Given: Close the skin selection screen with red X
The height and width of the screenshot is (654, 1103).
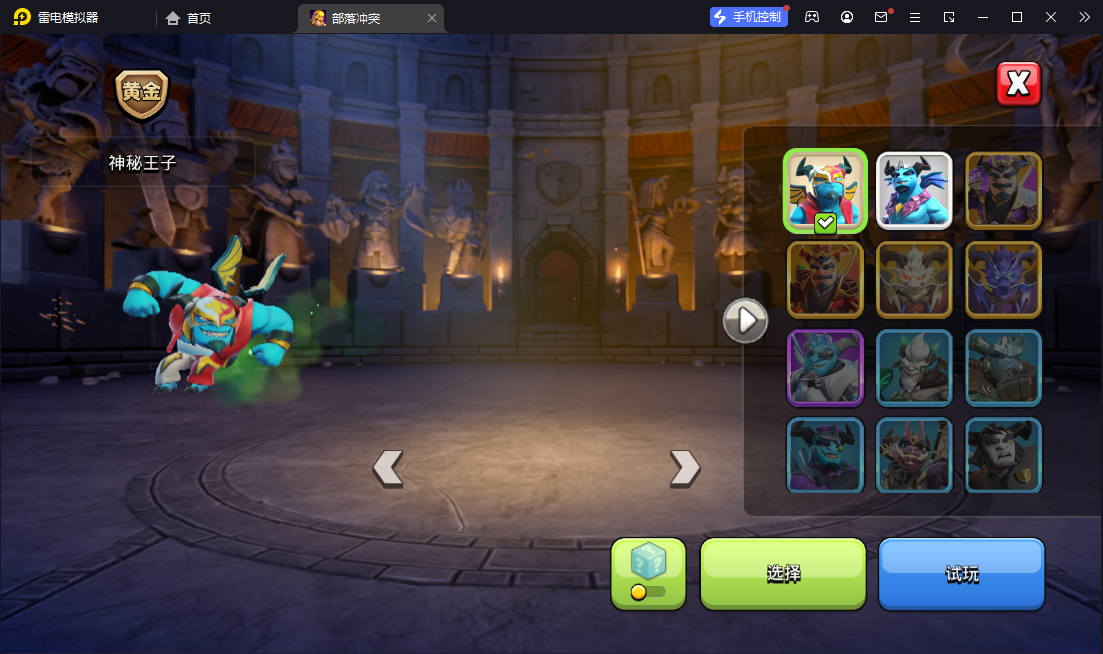Looking at the screenshot, I should (x=1018, y=85).
